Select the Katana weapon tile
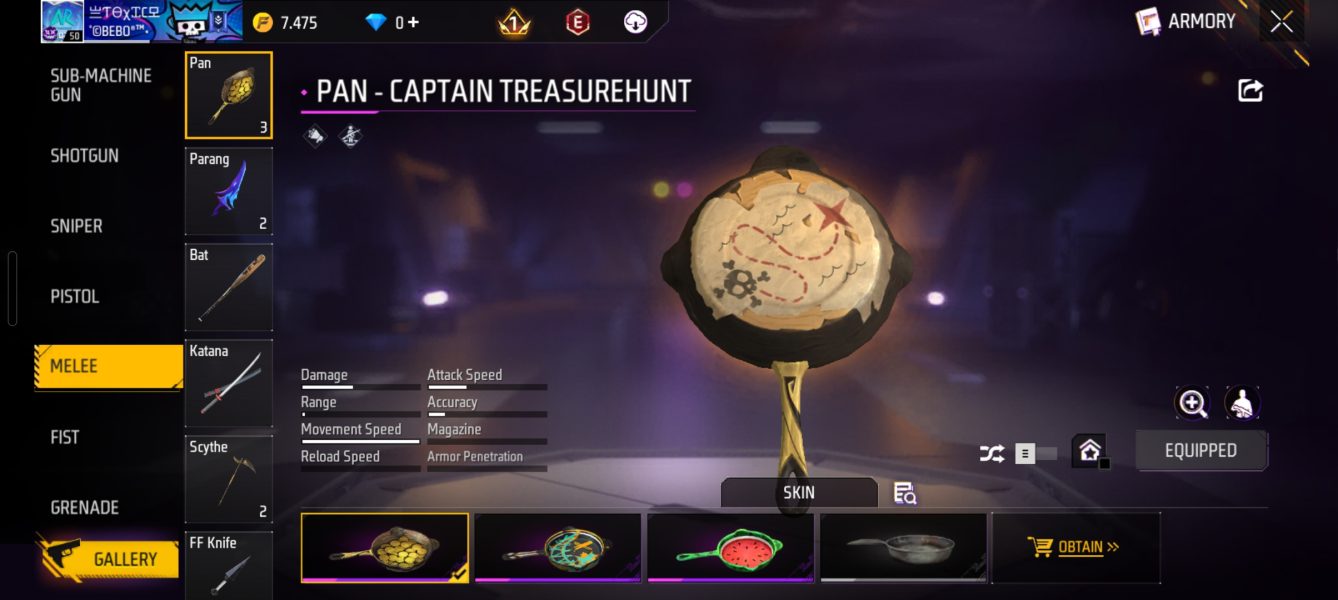The height and width of the screenshot is (600, 1338). coord(228,383)
